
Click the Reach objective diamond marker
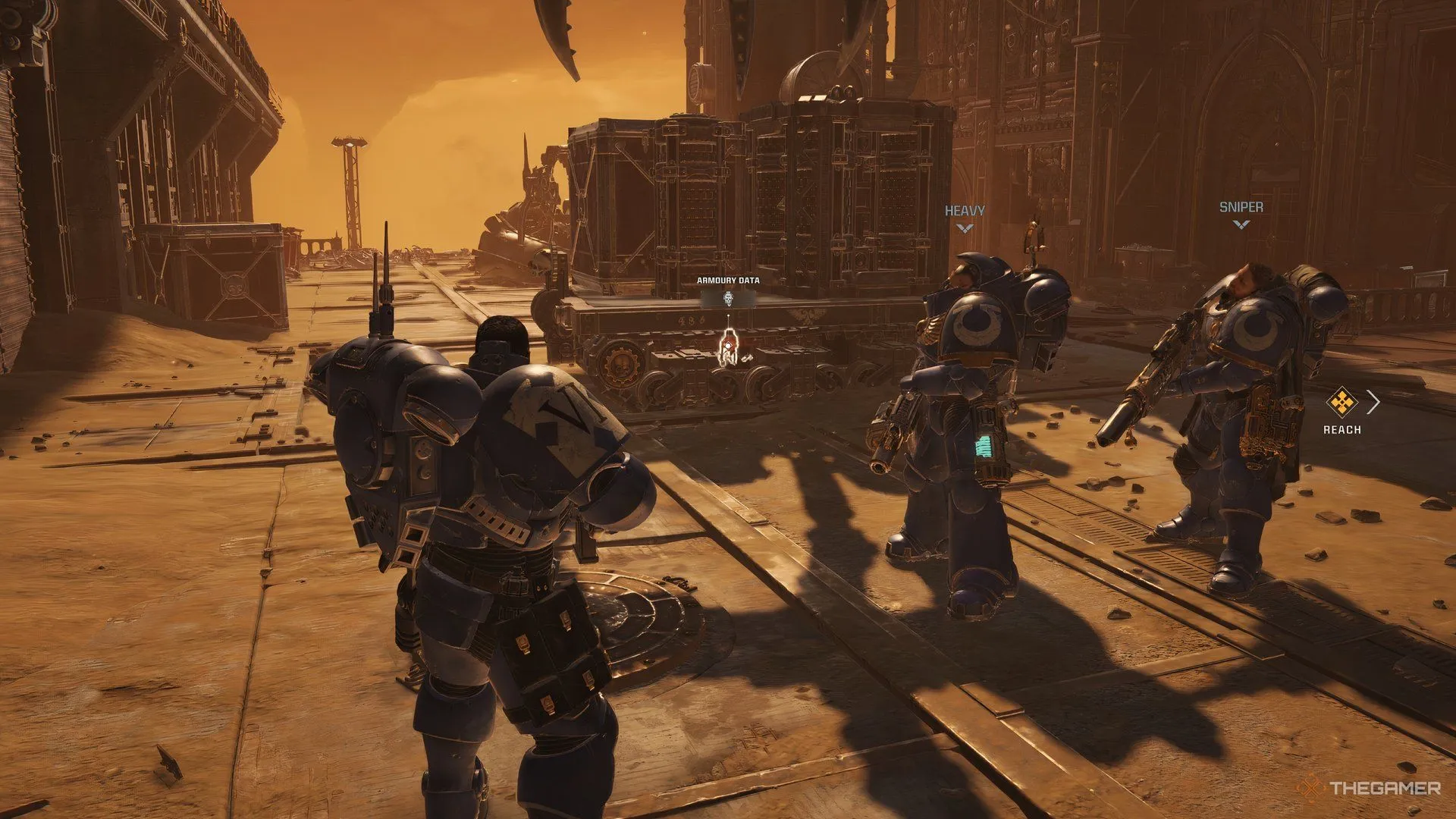(1341, 402)
